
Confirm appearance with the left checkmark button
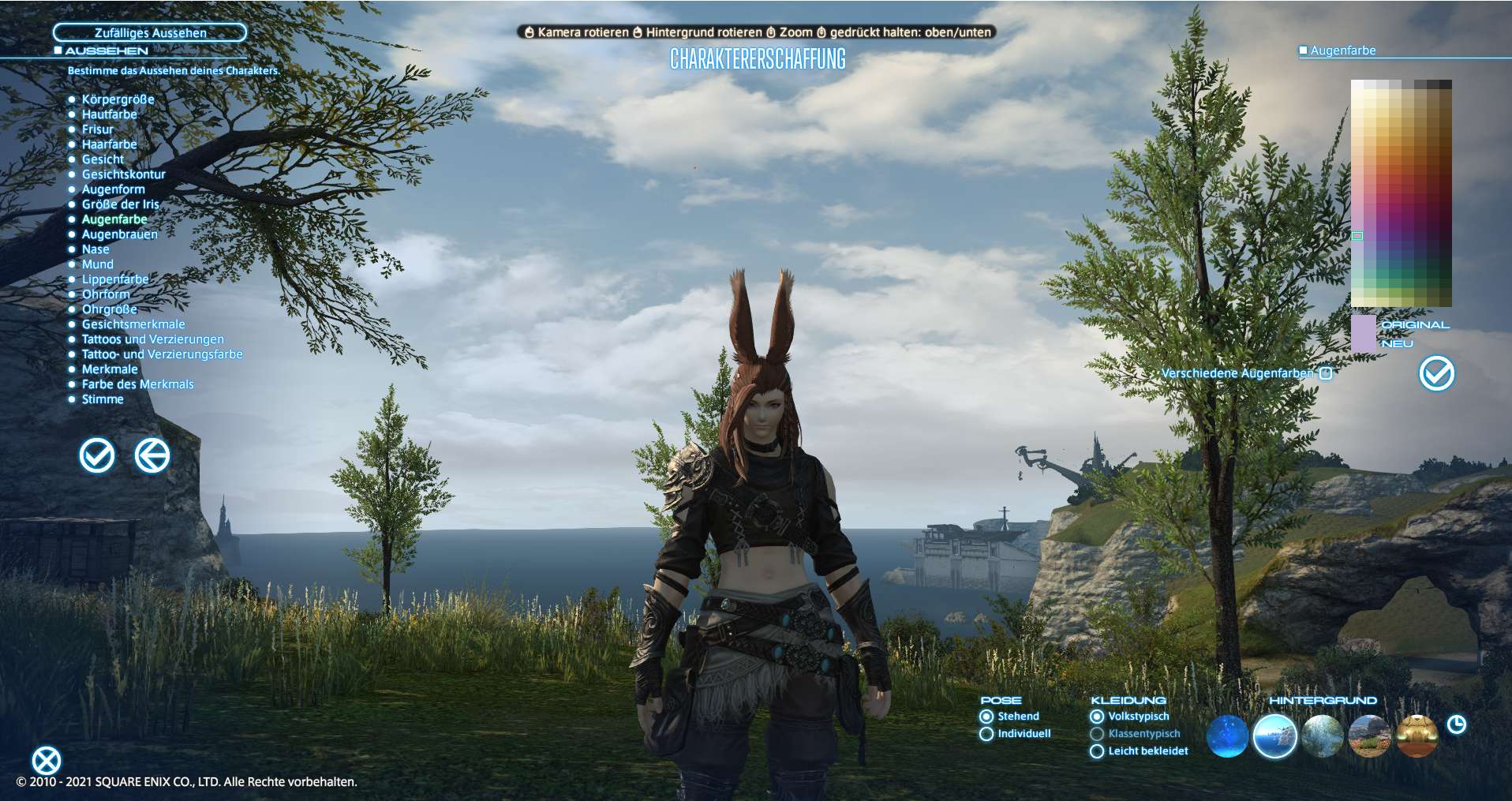coord(97,455)
